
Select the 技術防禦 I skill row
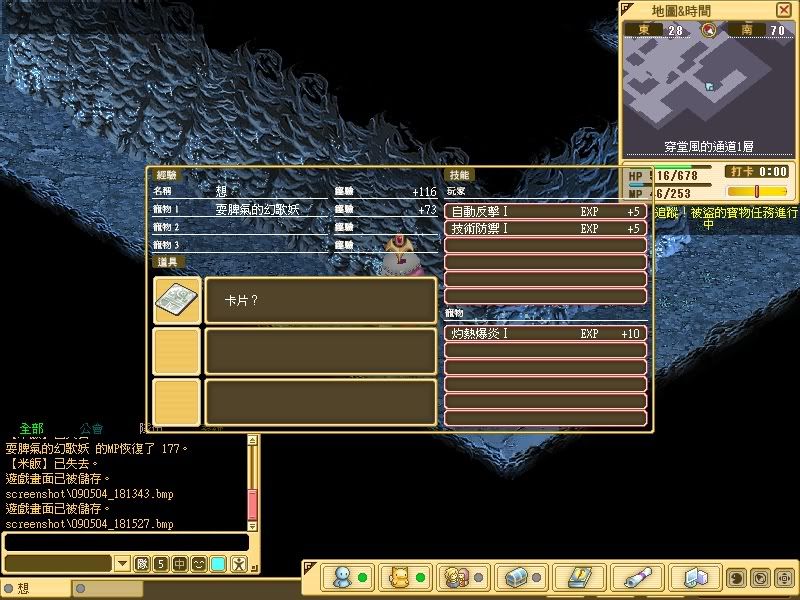coord(545,228)
